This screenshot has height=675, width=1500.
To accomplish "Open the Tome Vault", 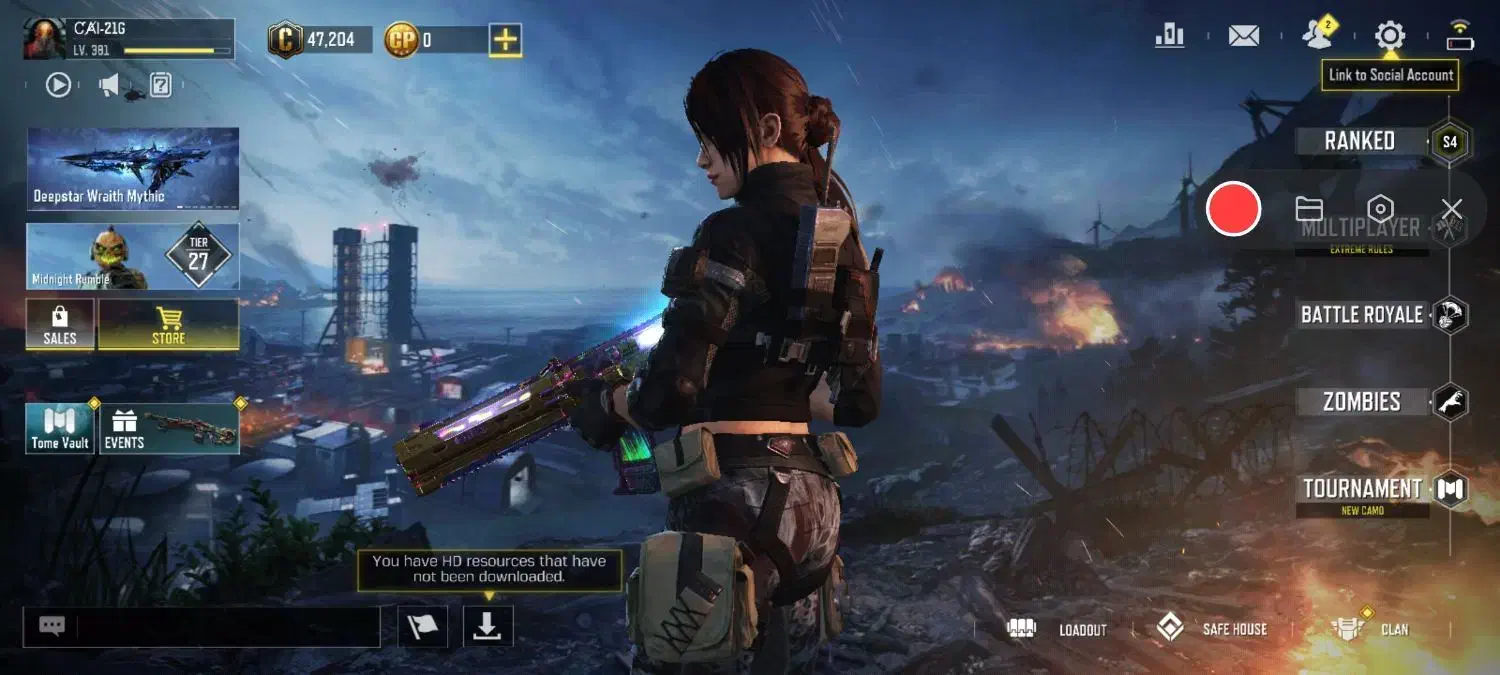I will (x=60, y=428).
